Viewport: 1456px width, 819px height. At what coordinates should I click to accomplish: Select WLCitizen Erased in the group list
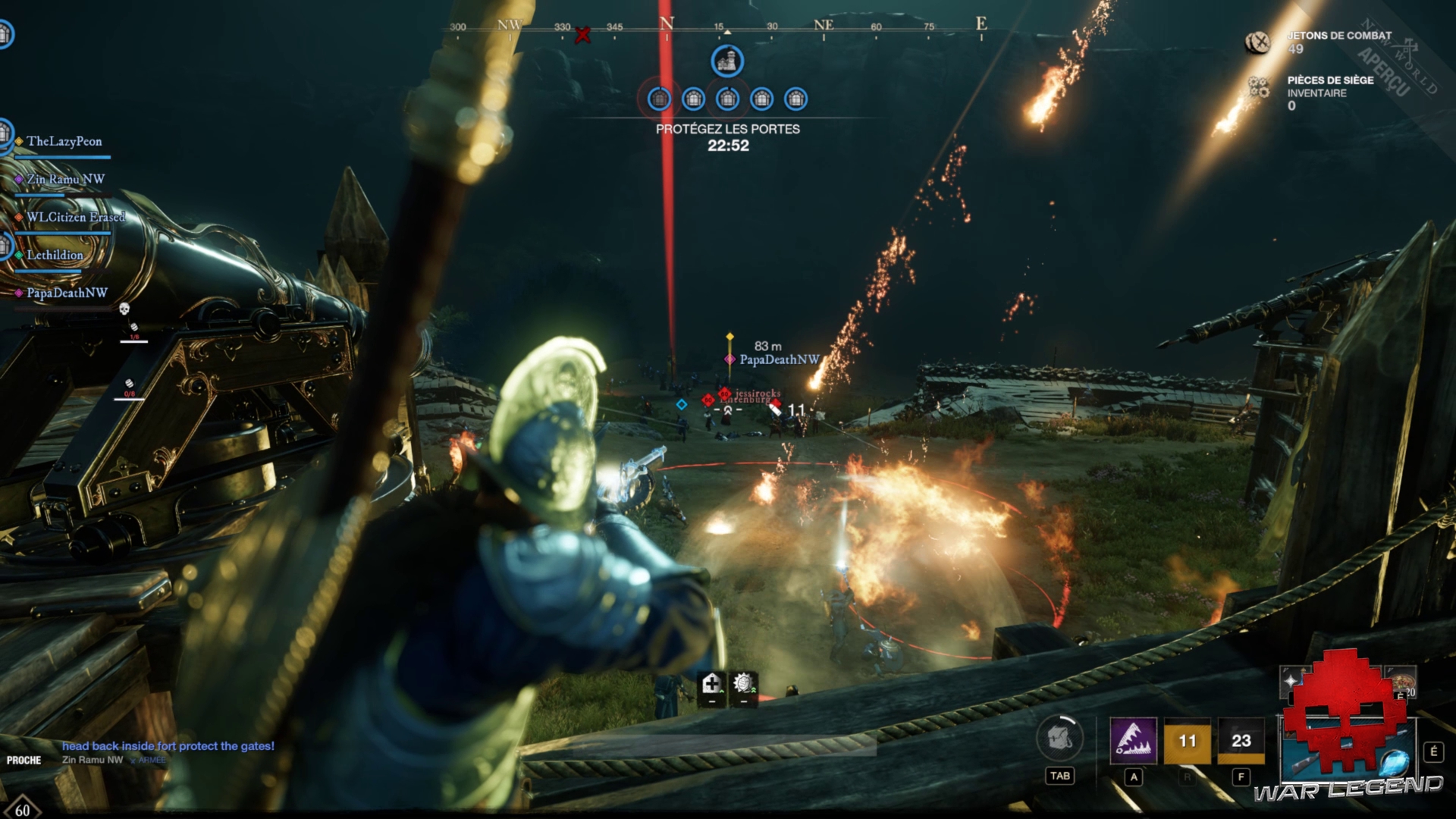point(75,218)
